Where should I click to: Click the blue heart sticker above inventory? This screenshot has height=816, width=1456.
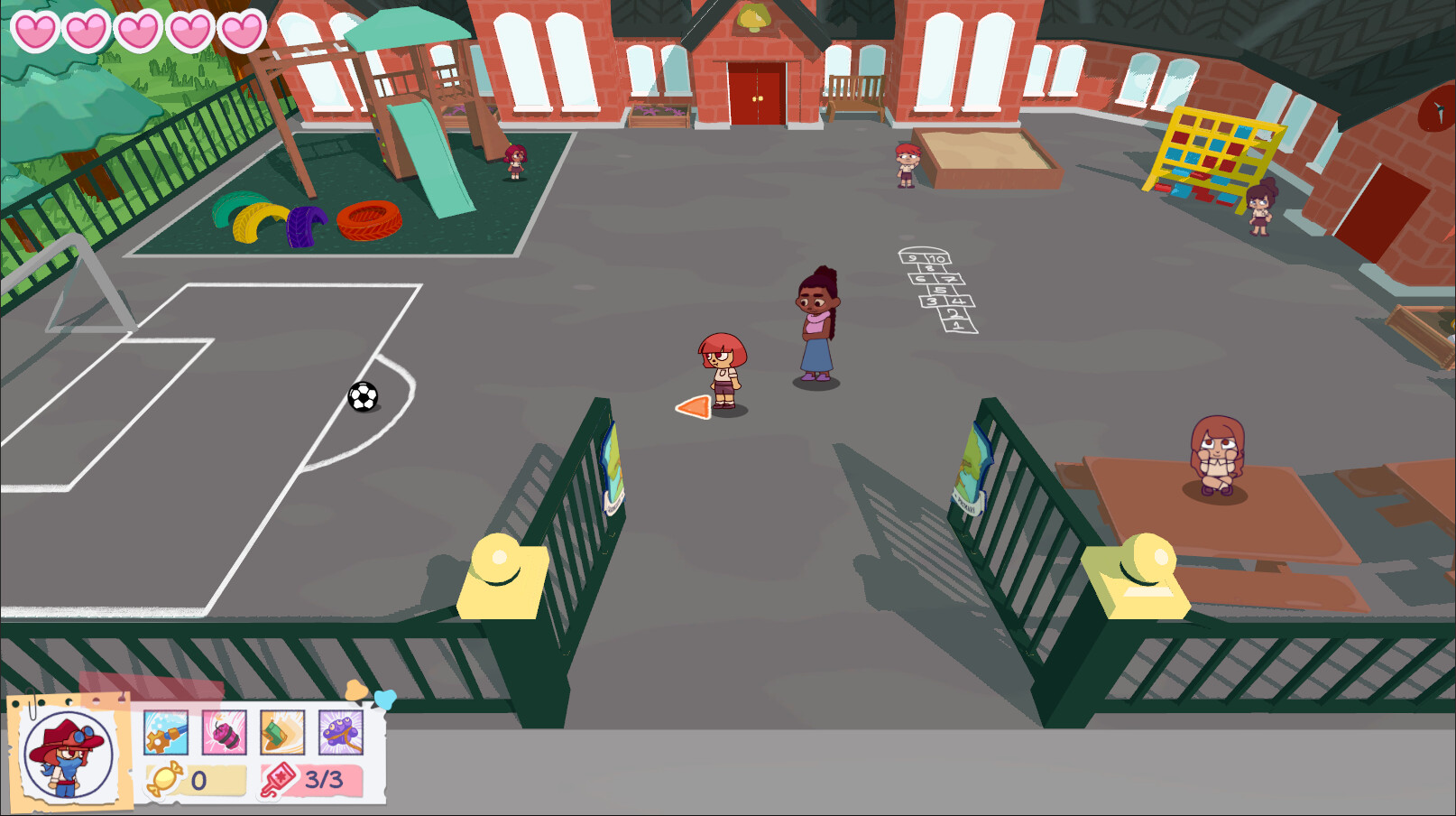[x=385, y=699]
